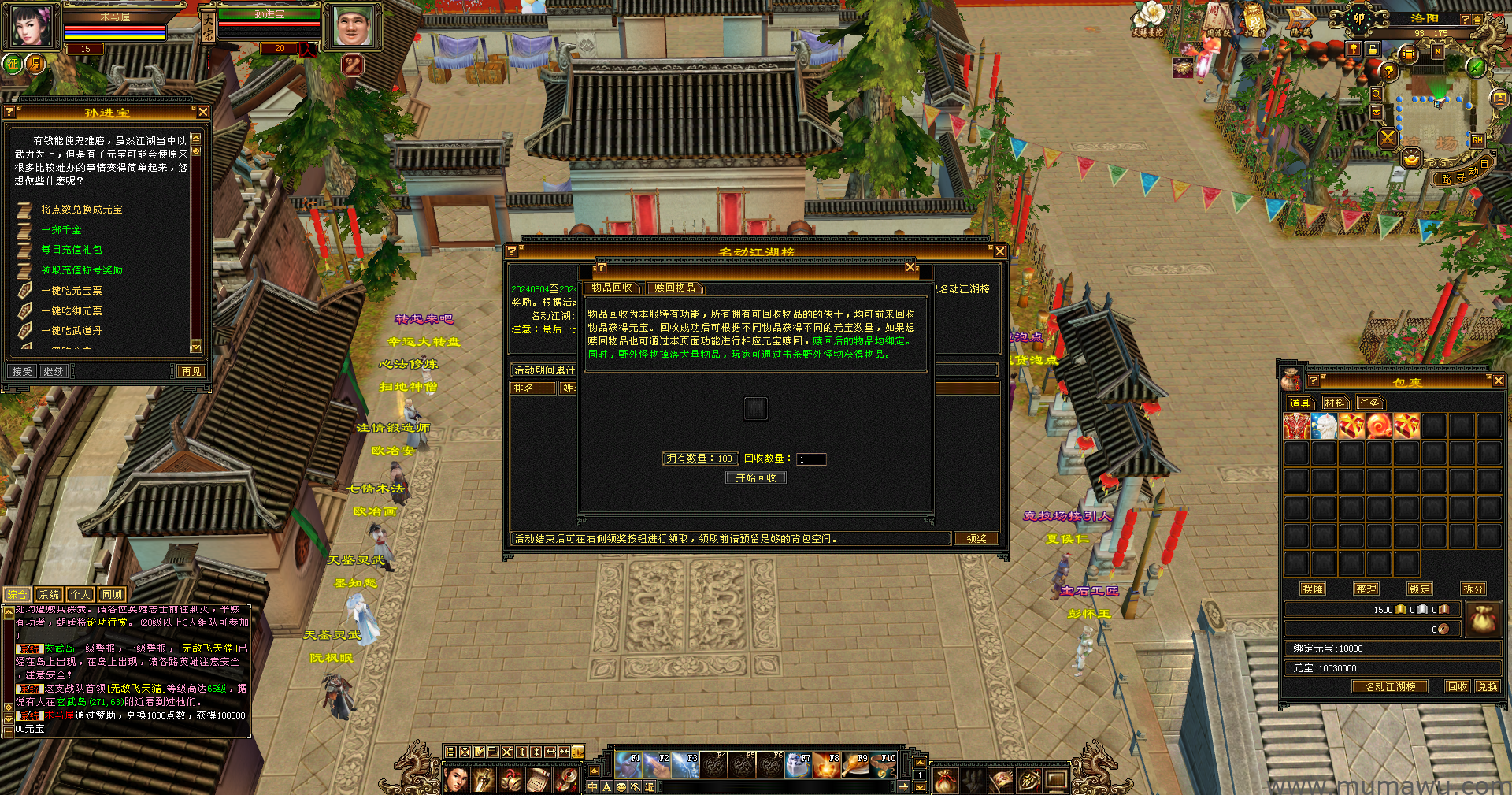Close the 孙进宝 dialogue window
This screenshot has width=1512, height=795.
(x=203, y=113)
